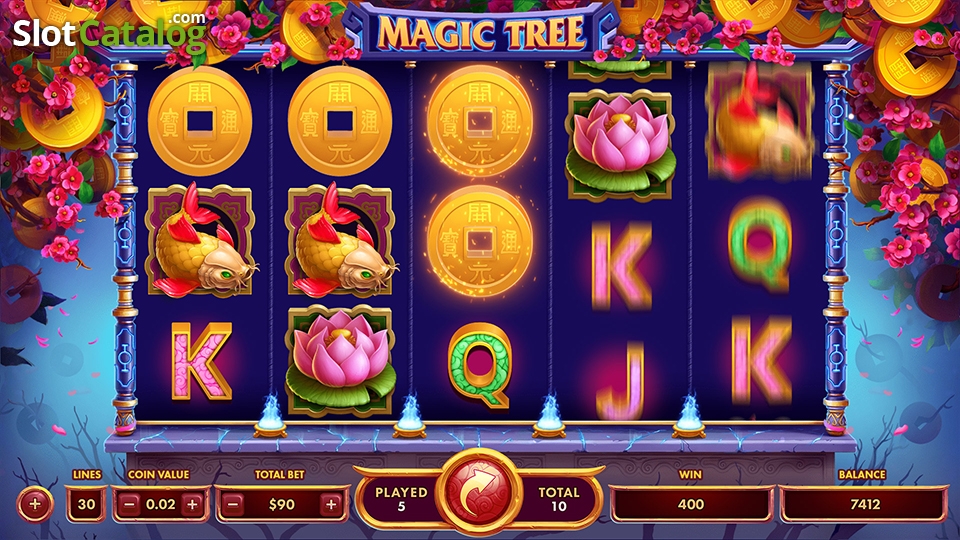Raise the total bet amount
Screen dimensions: 960x540
[331, 504]
